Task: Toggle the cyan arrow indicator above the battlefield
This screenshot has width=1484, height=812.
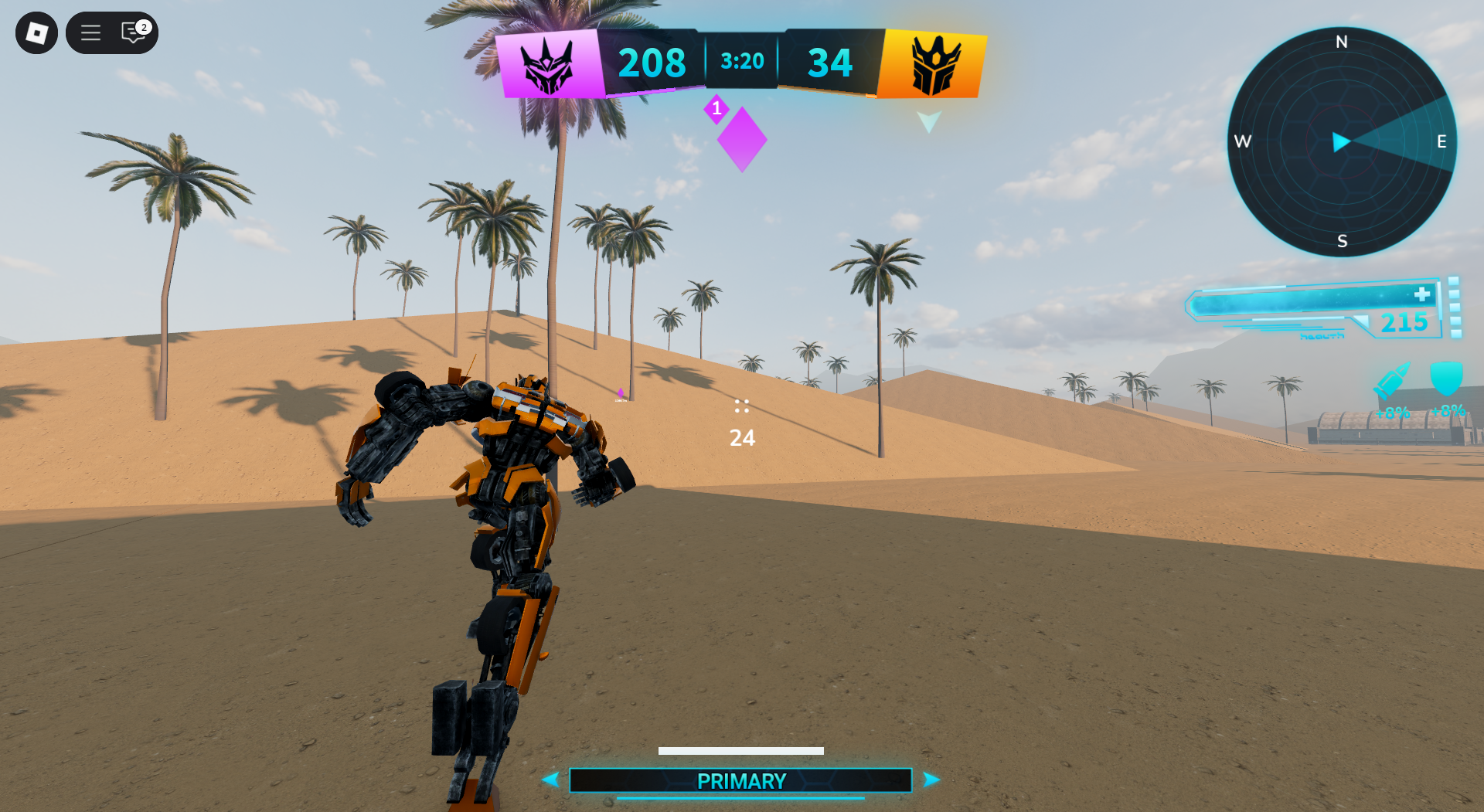Action: [927, 122]
